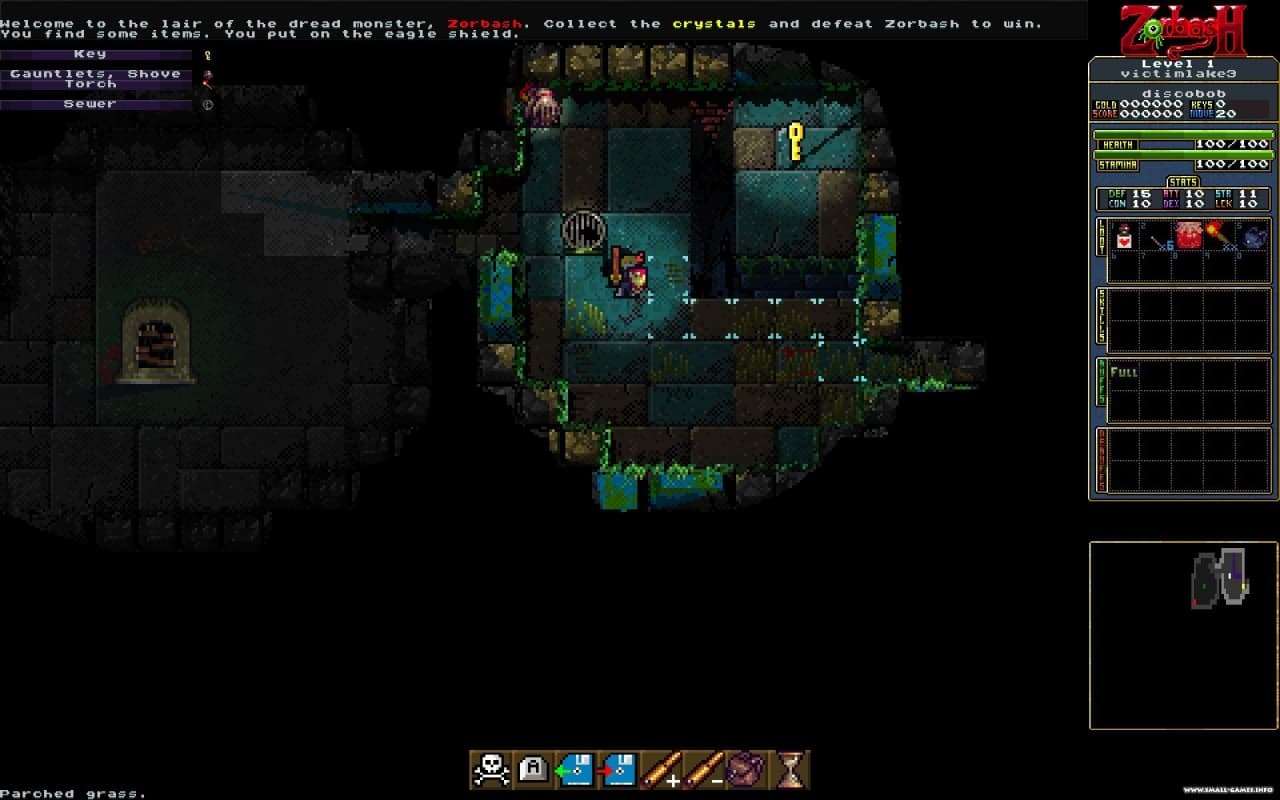Click the dungeon minimap panel
This screenshot has height=800, width=1280.
click(x=1183, y=635)
